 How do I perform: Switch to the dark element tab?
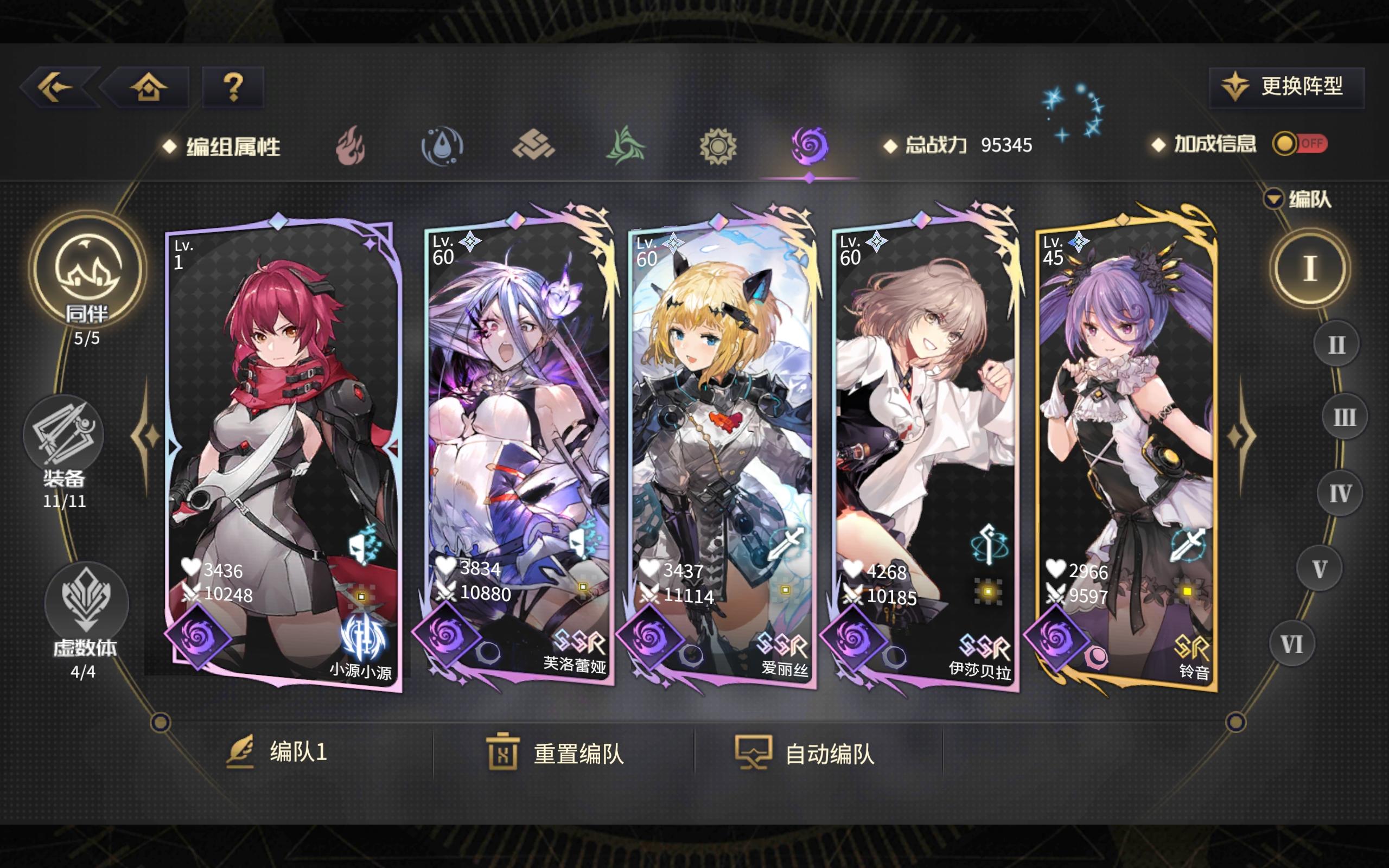pos(810,146)
